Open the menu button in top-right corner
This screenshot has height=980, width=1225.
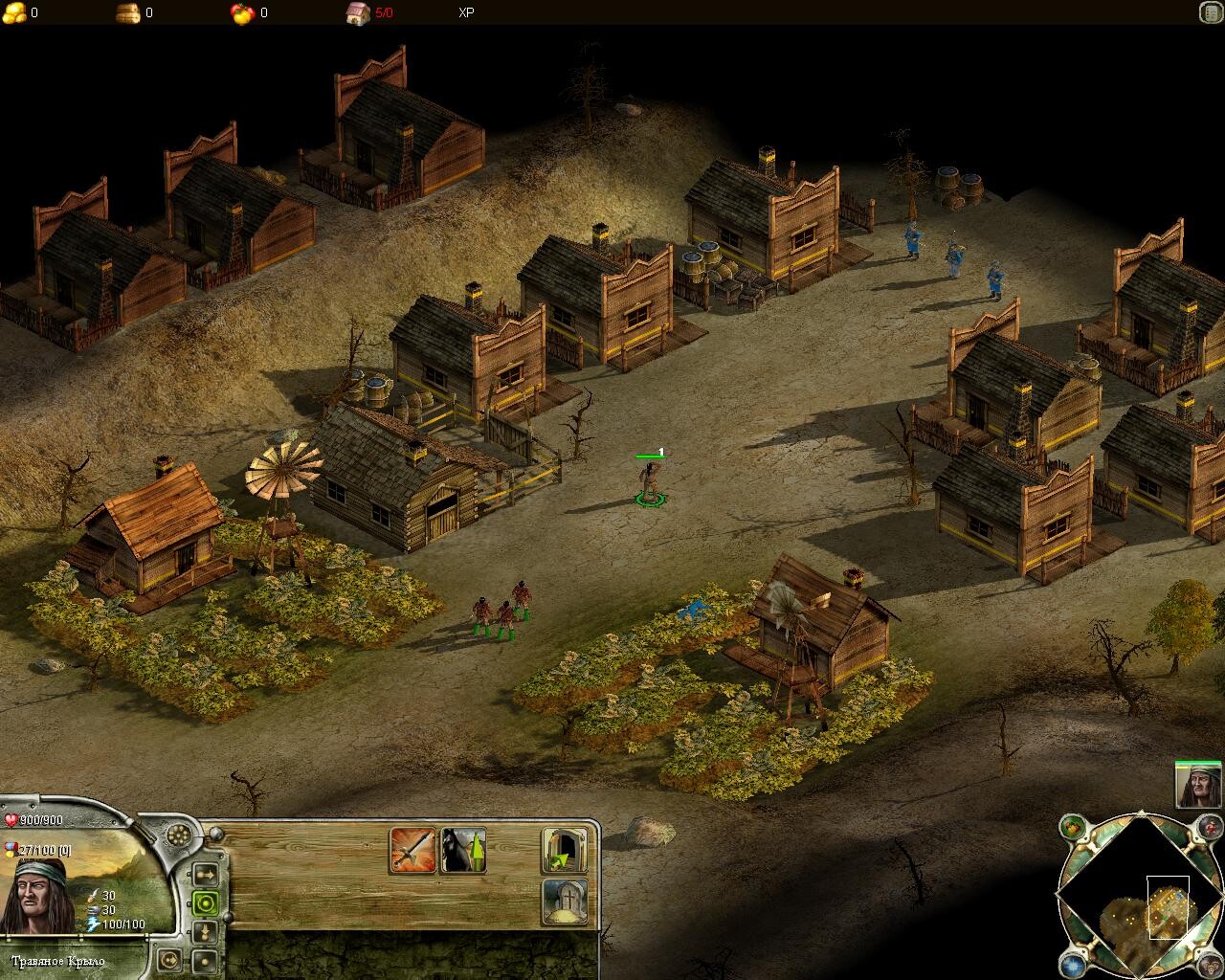coord(1211,12)
